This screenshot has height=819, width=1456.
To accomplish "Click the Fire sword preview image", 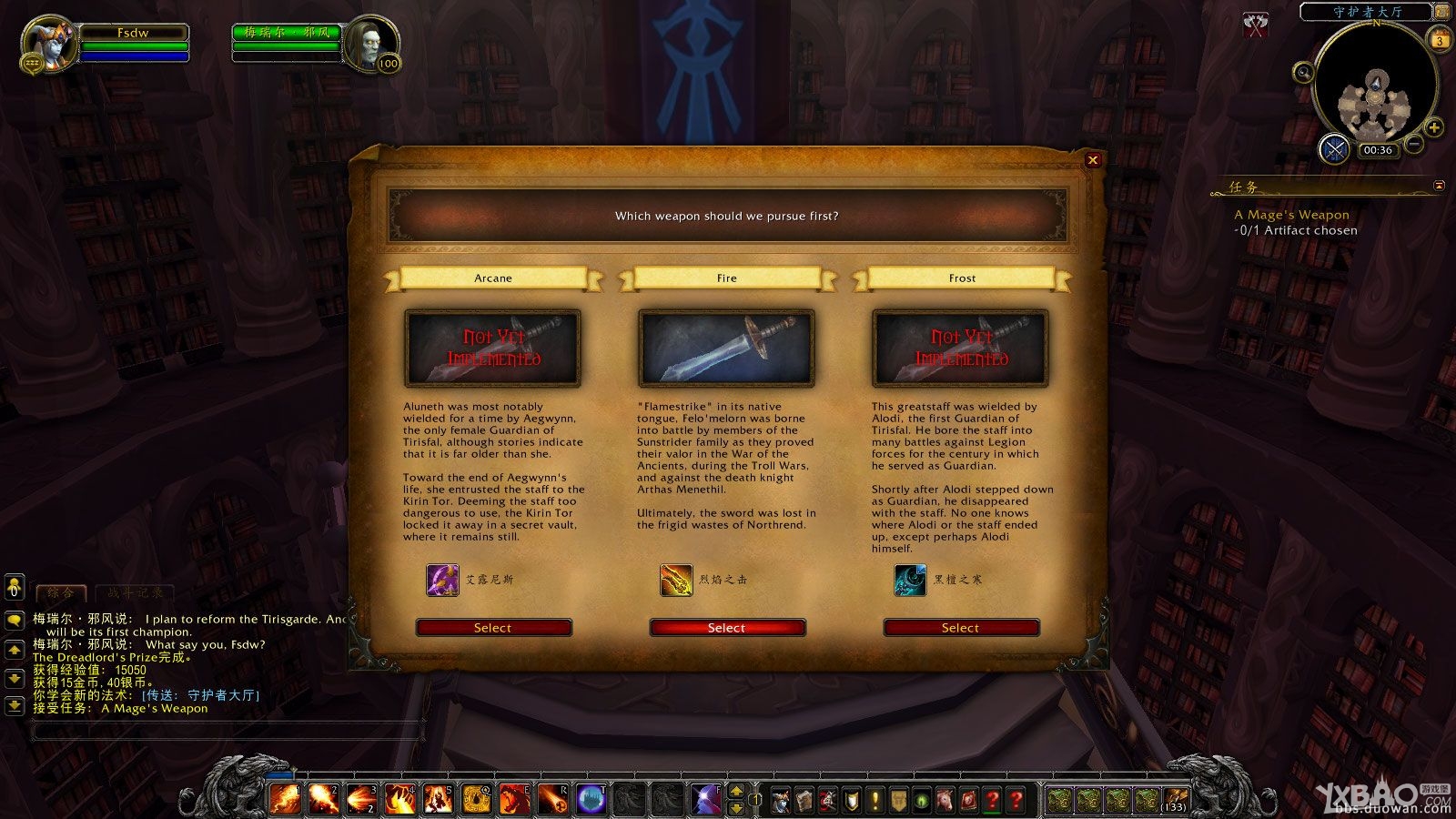I will tap(726, 348).
